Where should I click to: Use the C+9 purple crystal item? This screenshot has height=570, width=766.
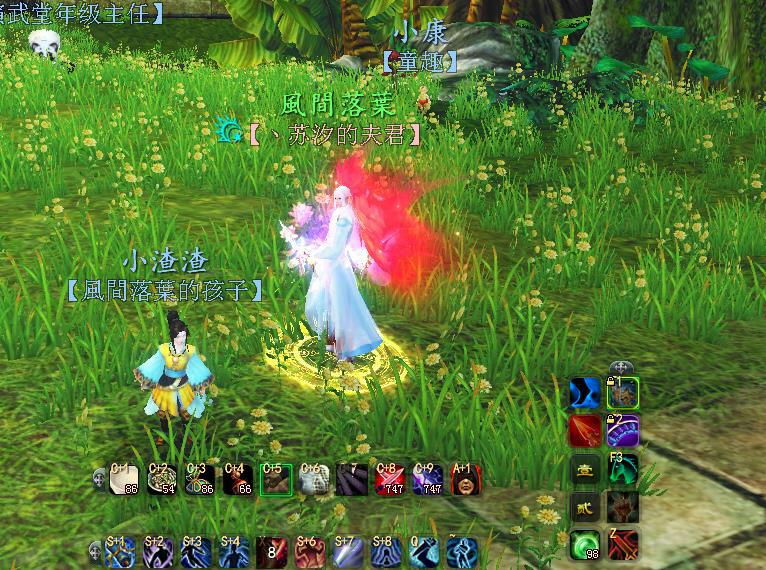coord(427,480)
